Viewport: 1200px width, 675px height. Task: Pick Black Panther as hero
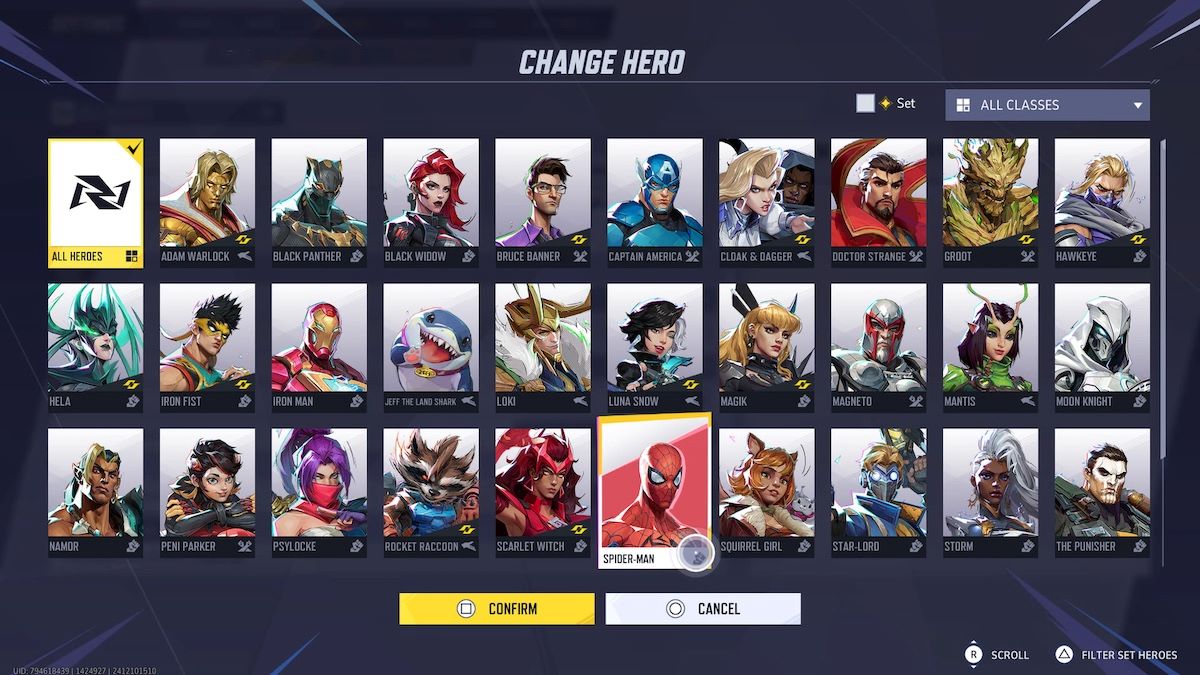[319, 203]
